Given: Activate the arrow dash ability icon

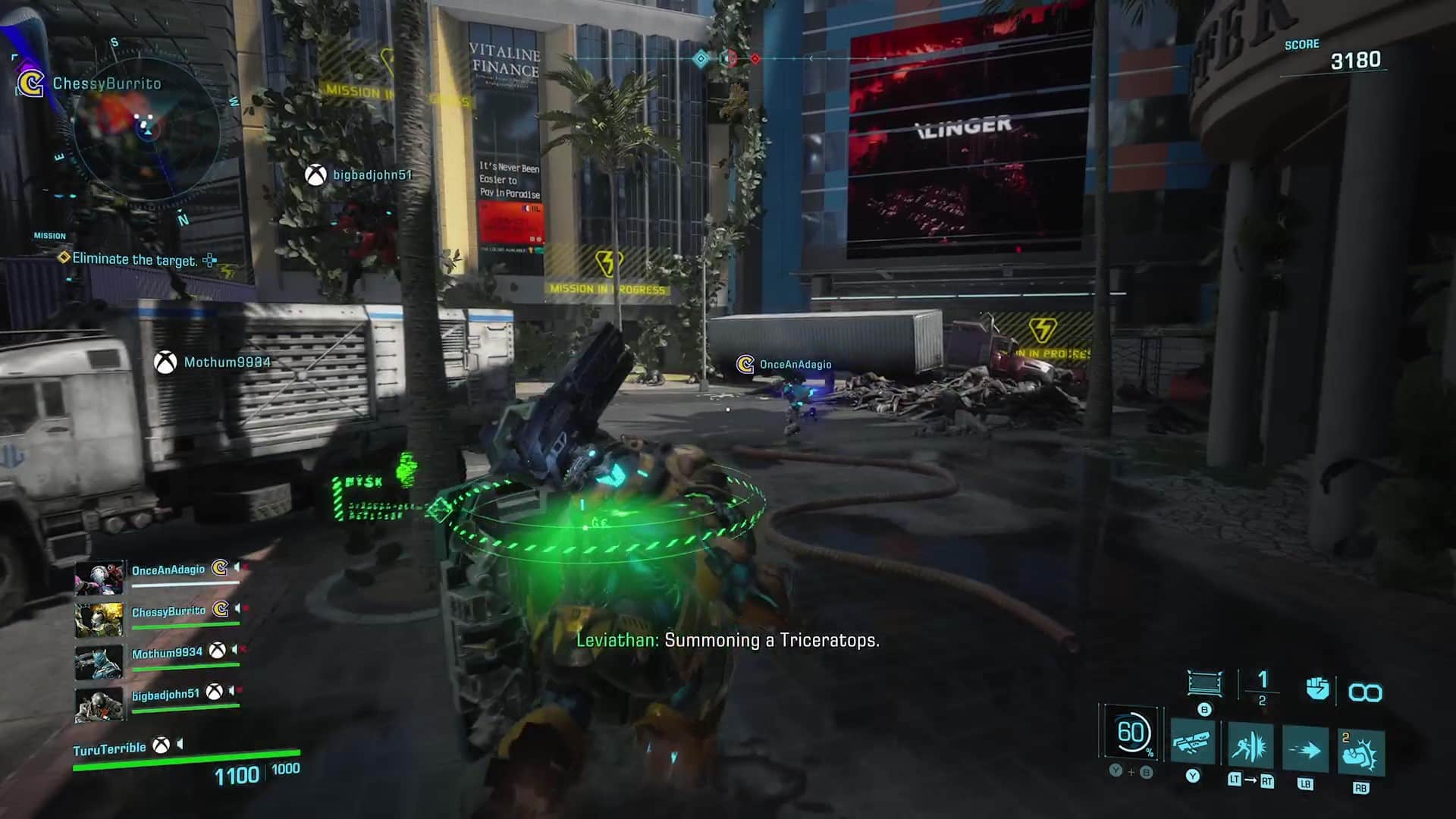Looking at the screenshot, I should coord(1305,750).
